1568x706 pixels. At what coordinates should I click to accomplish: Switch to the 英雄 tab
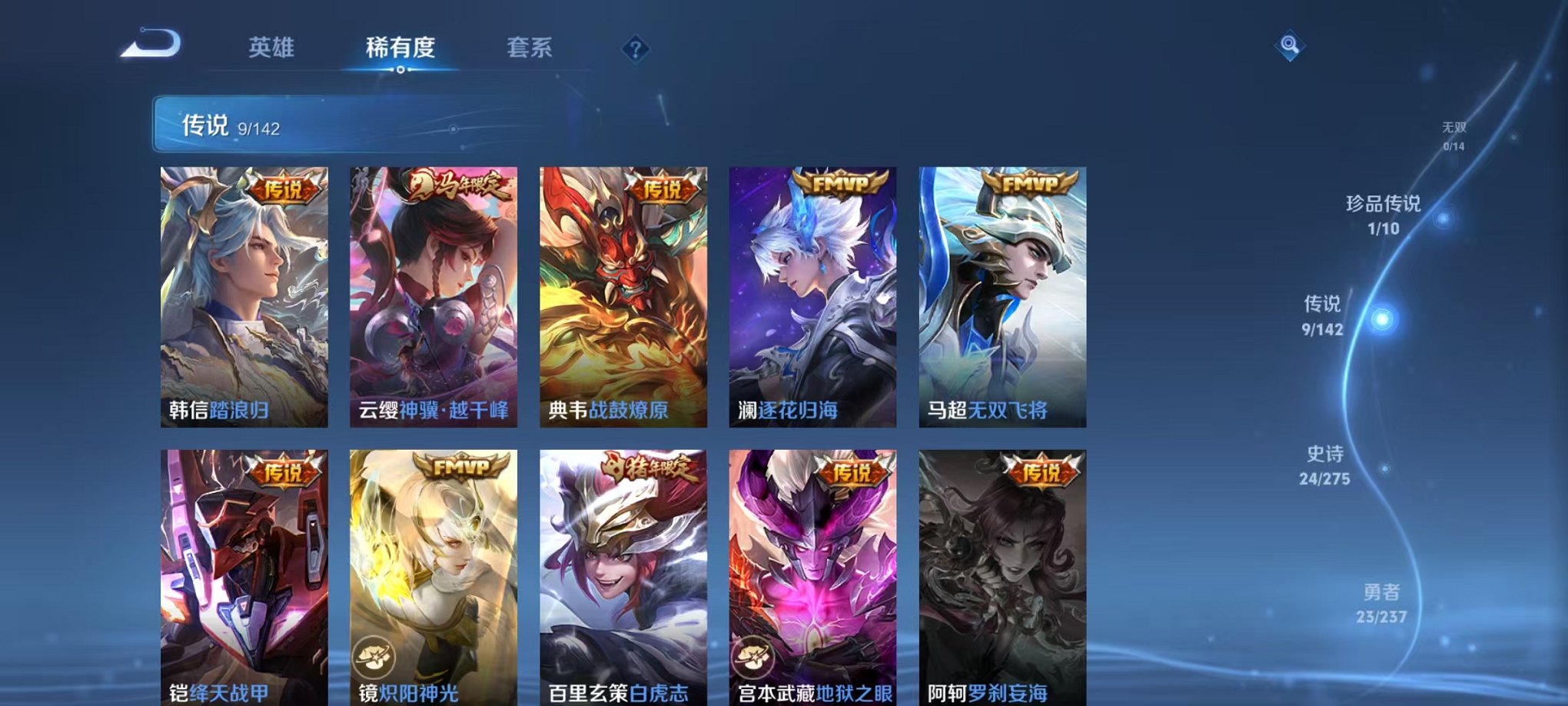[x=270, y=48]
